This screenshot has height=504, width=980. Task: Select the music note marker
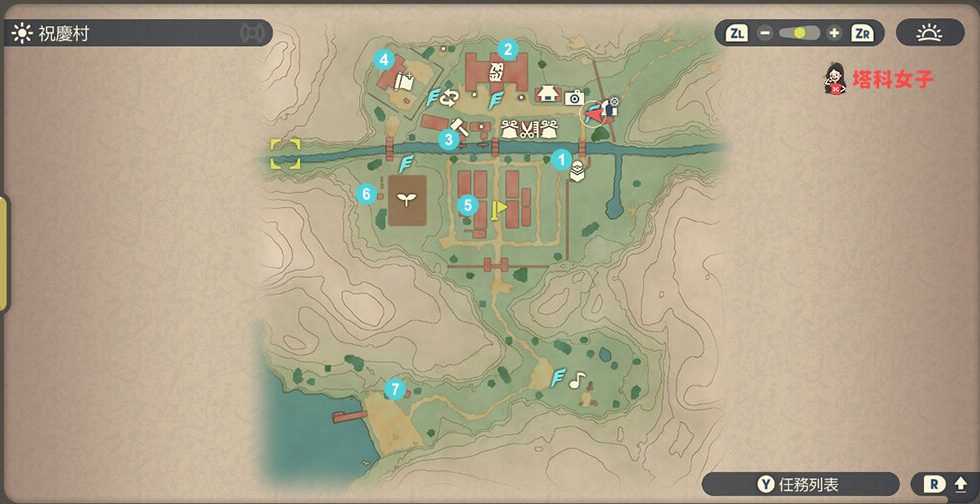point(576,380)
